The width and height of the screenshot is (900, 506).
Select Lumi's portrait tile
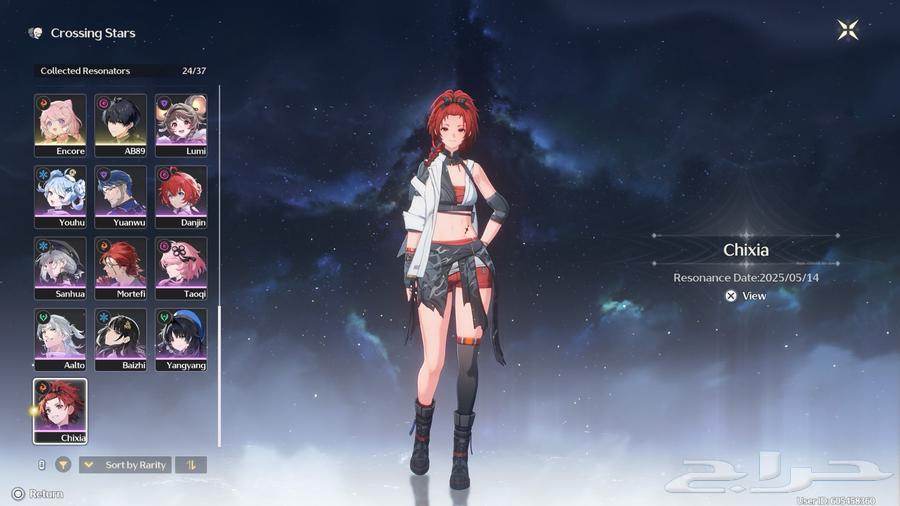[181, 124]
